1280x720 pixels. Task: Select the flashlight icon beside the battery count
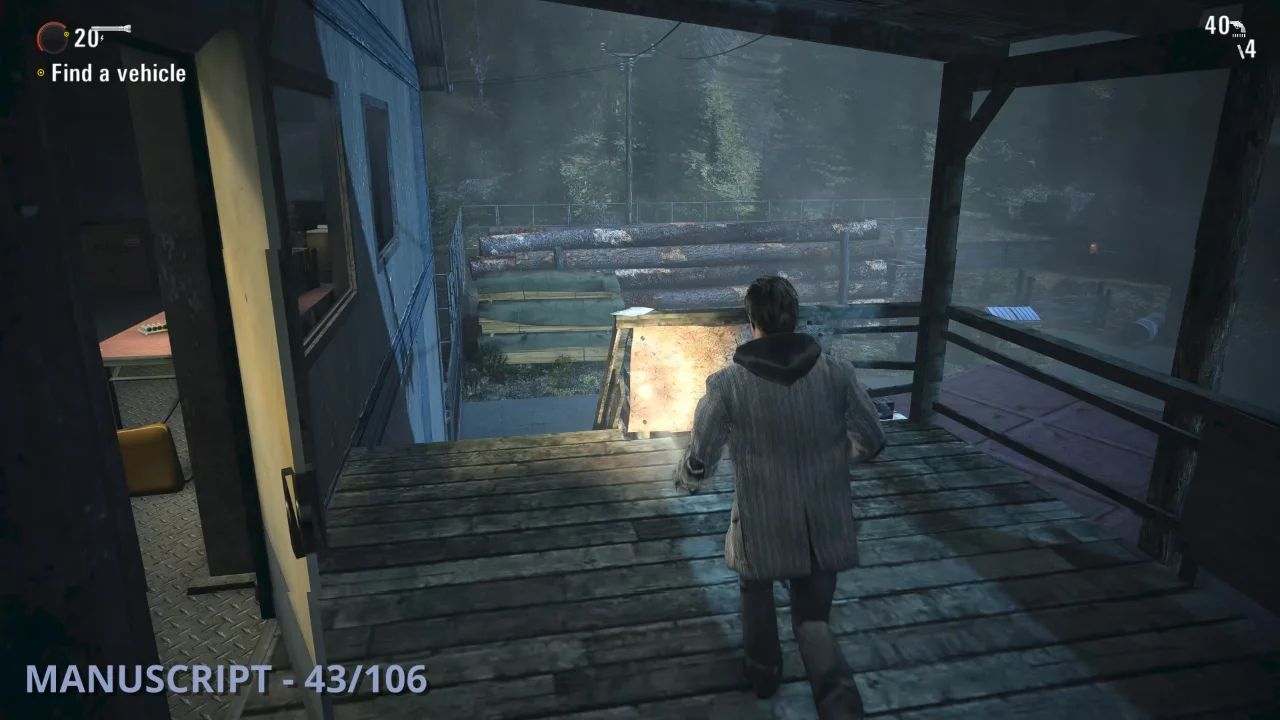click(x=111, y=28)
